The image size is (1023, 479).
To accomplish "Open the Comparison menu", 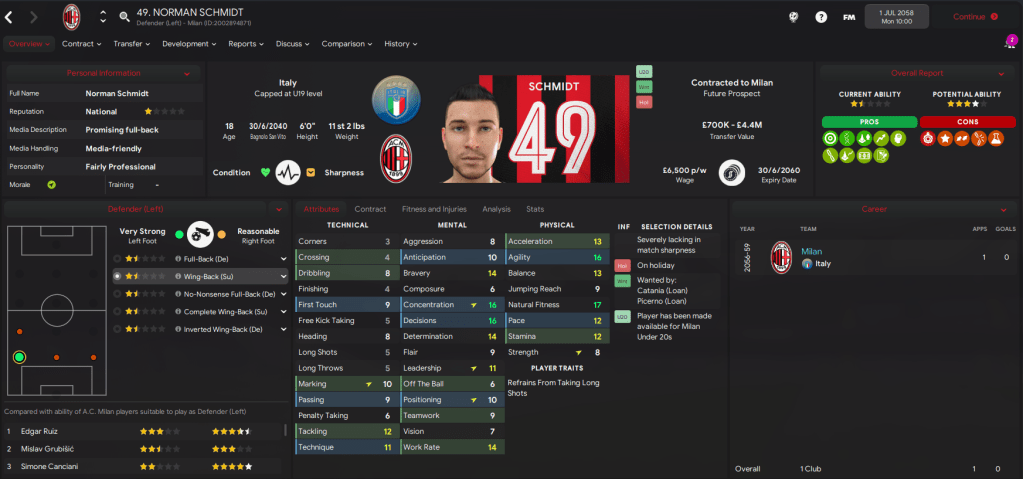I will (347, 44).
